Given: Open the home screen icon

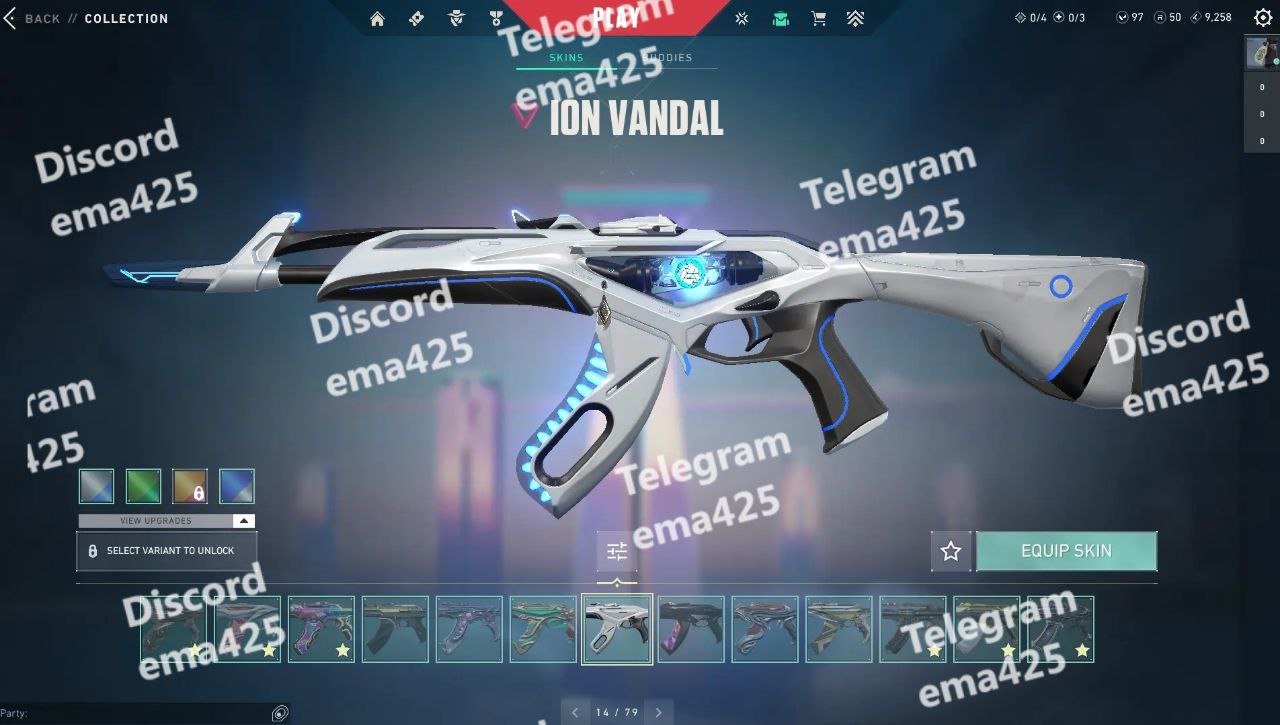Looking at the screenshot, I should 377,18.
